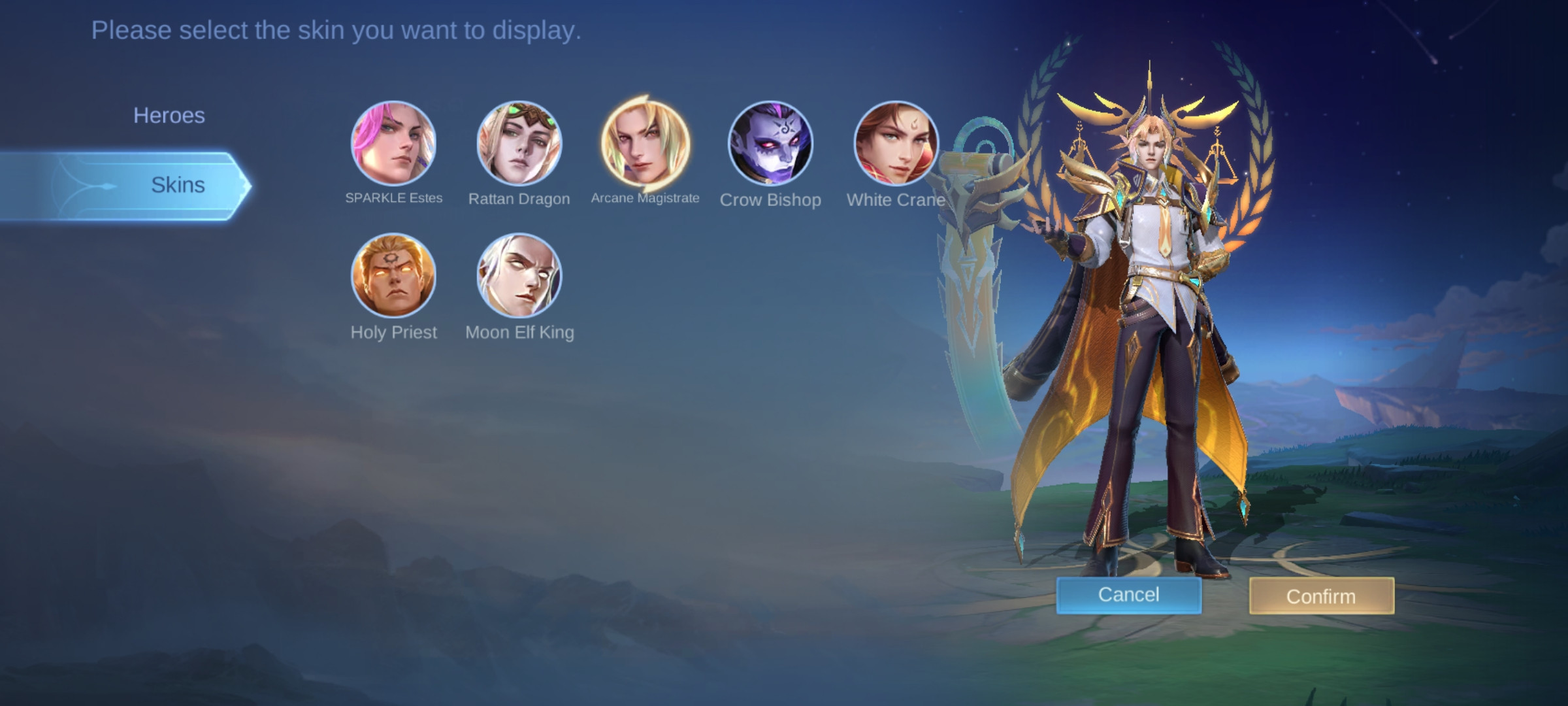Confirm the displayed skin
The height and width of the screenshot is (706, 1568).
[1321, 596]
